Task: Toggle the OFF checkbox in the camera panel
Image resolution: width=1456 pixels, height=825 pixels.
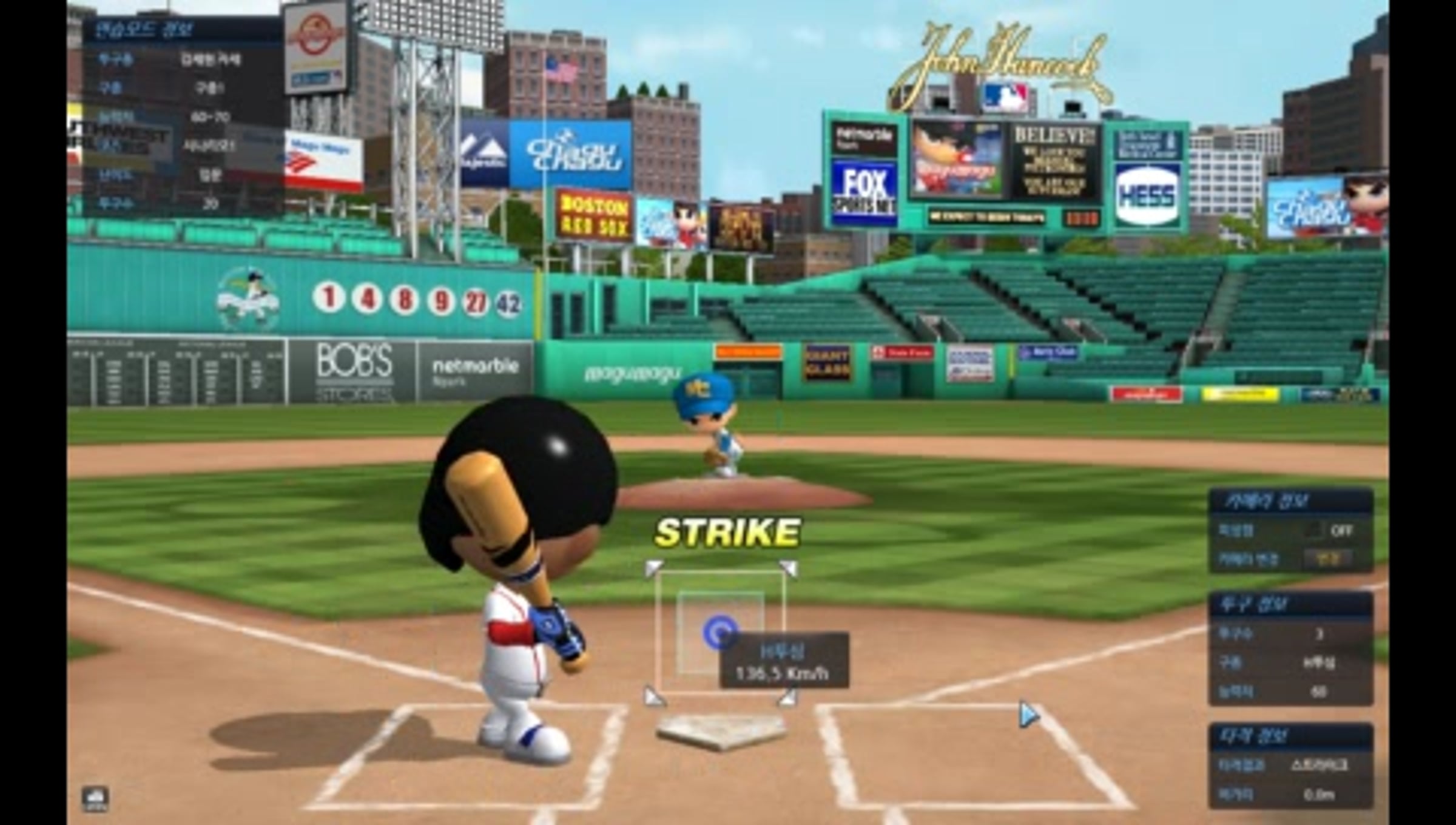Action: point(1313,530)
